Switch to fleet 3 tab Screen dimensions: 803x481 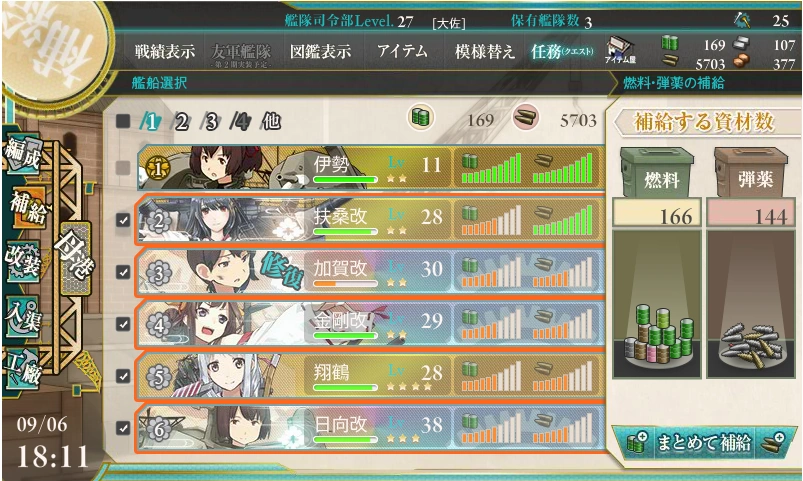click(x=211, y=122)
